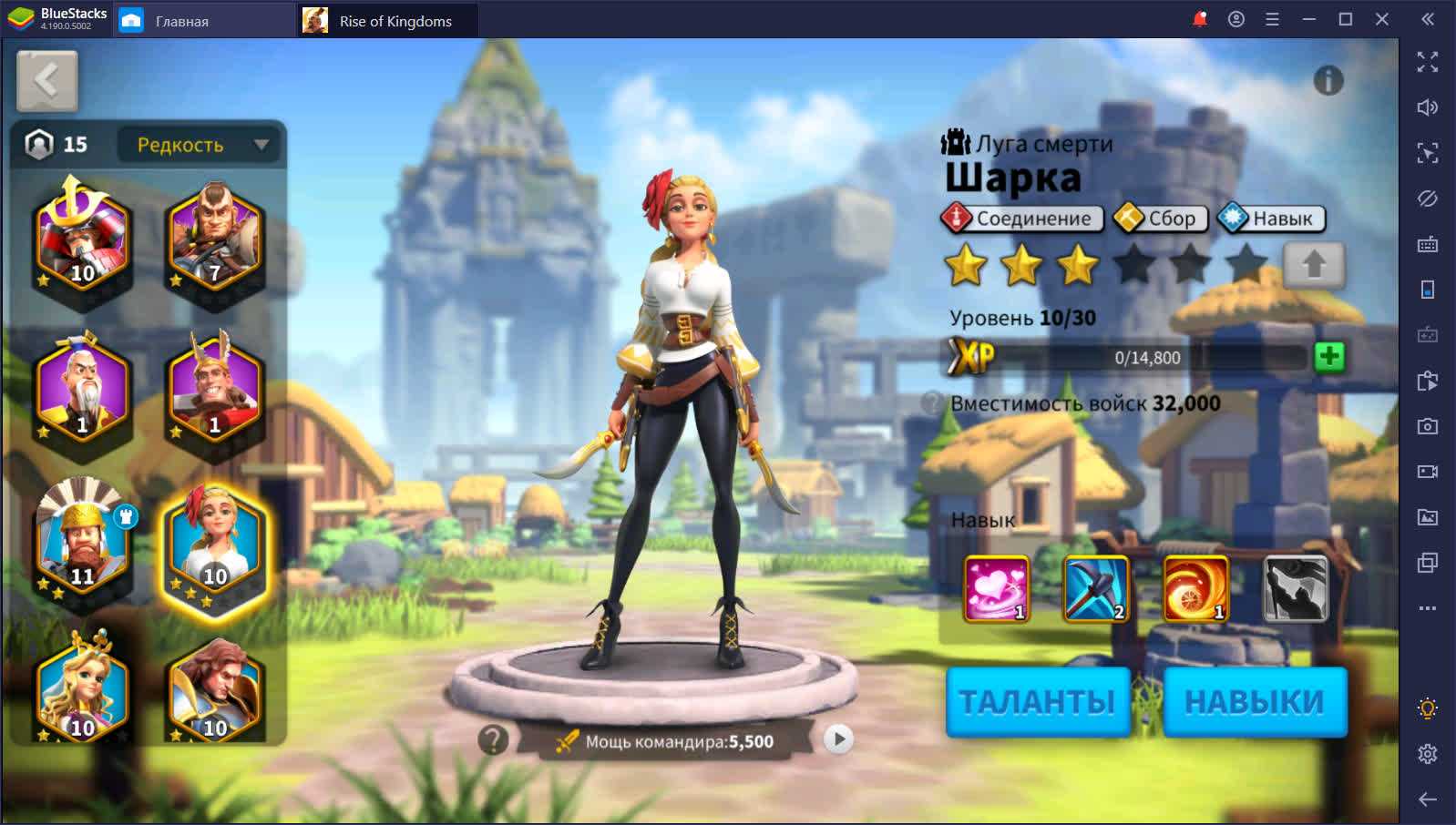The width and height of the screenshot is (1456, 825).
Task: Add XP with the green plus button
Action: [1329, 356]
